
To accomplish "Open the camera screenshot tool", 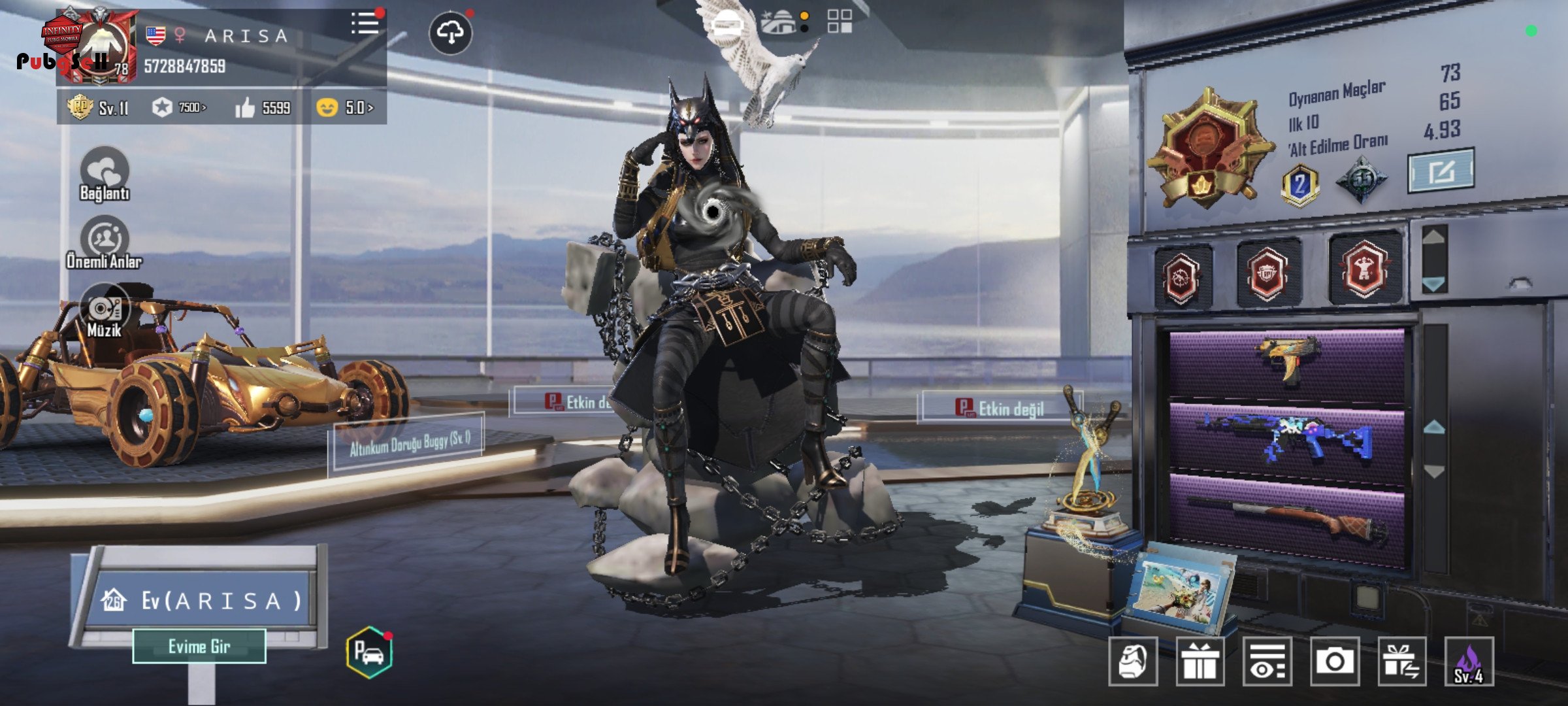I will click(1334, 661).
